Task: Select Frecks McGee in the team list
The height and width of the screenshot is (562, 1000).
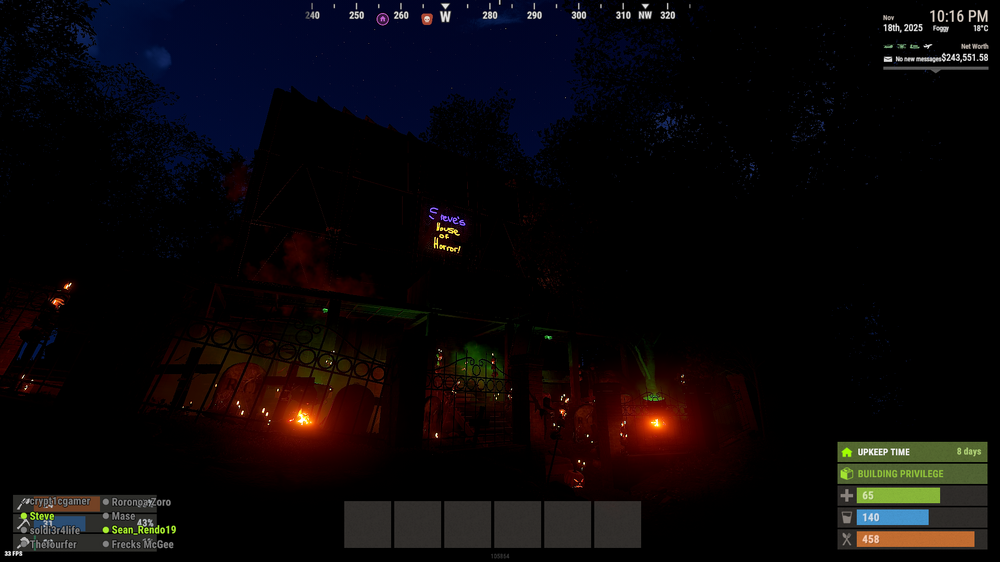Action: pos(142,545)
